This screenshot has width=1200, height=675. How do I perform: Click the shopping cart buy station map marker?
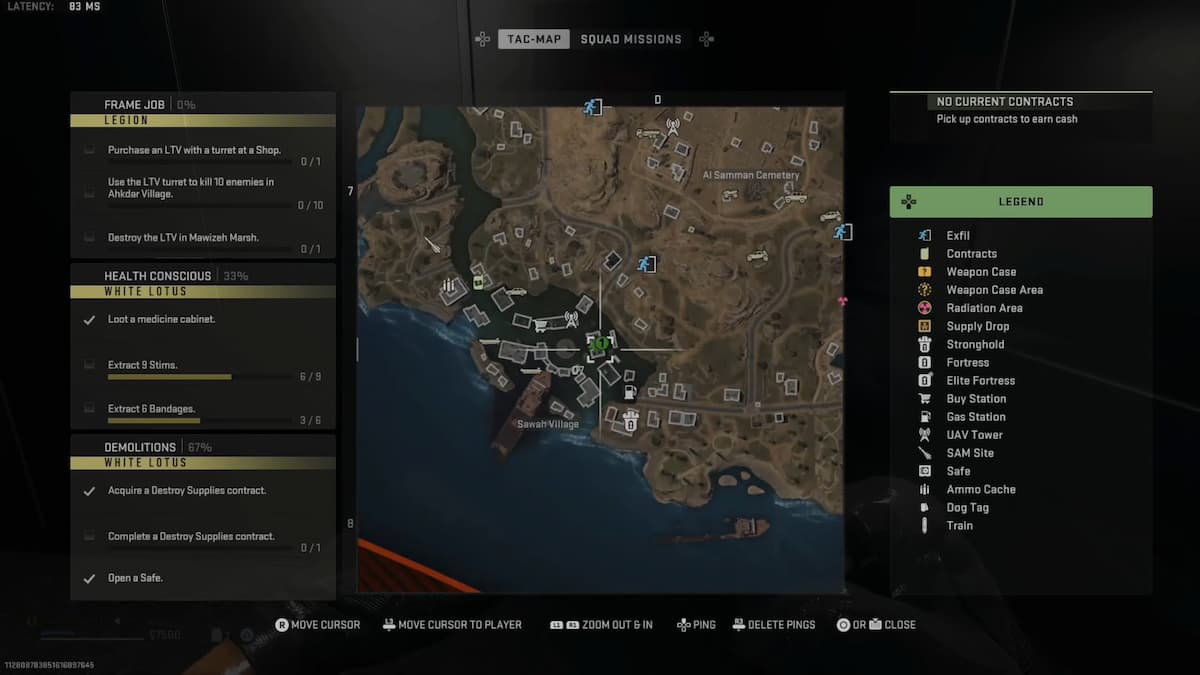[x=541, y=324]
